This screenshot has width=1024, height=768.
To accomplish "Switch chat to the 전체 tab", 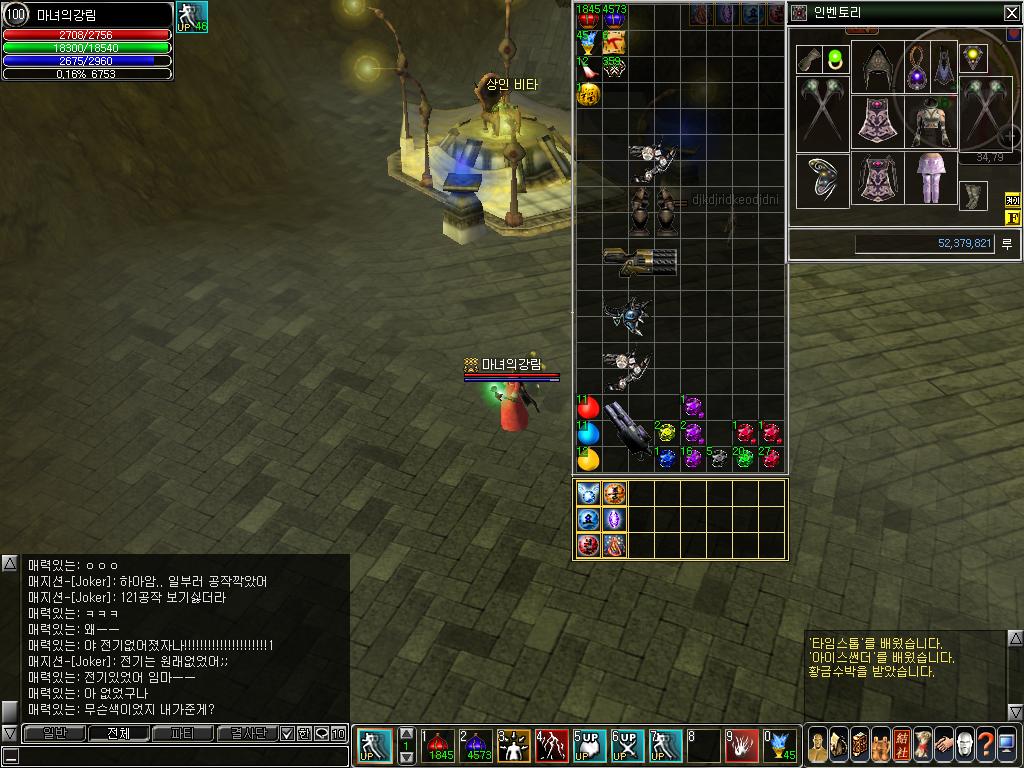I will click(118, 733).
